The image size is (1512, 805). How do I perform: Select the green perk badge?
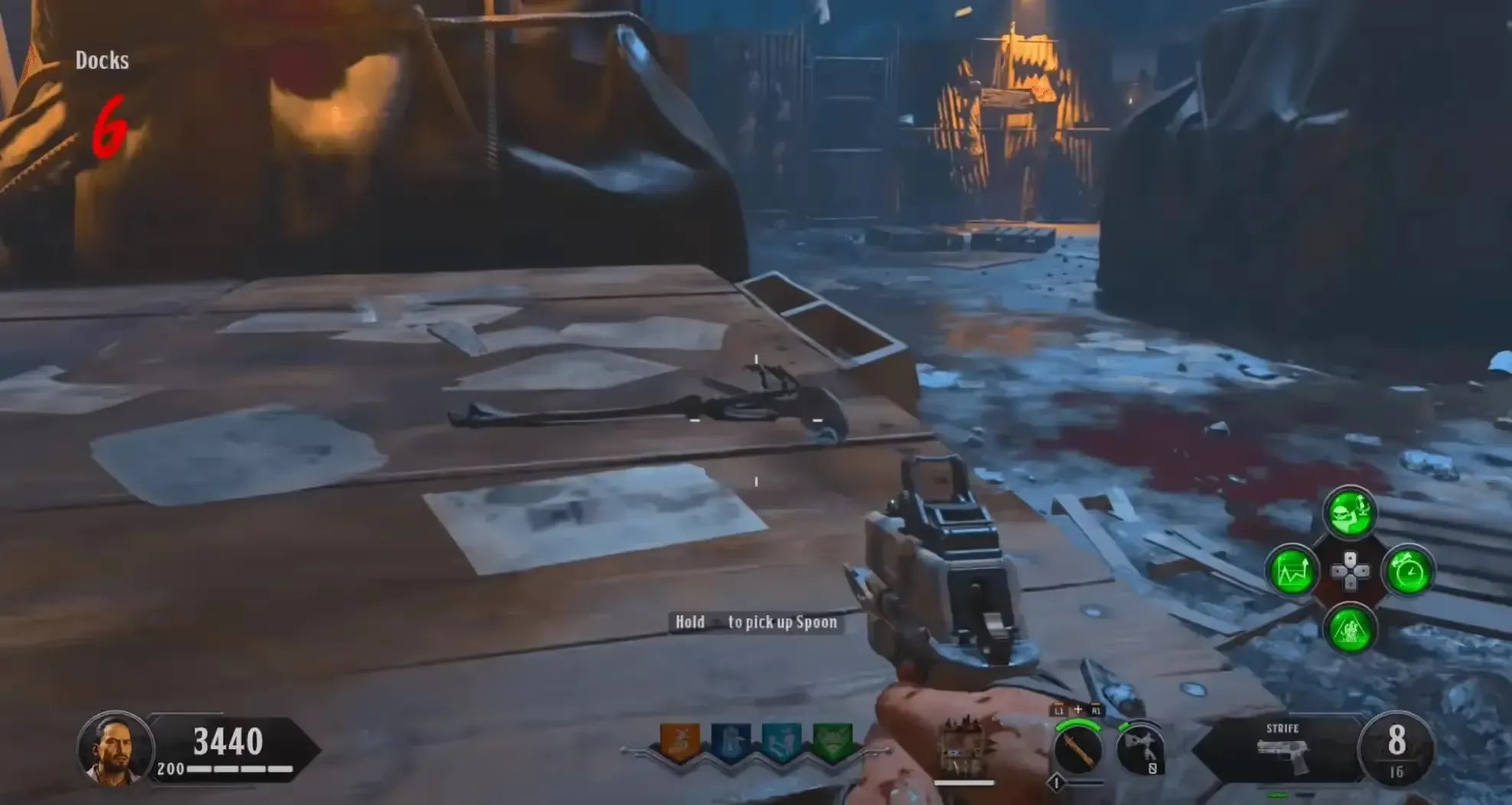coord(832,741)
